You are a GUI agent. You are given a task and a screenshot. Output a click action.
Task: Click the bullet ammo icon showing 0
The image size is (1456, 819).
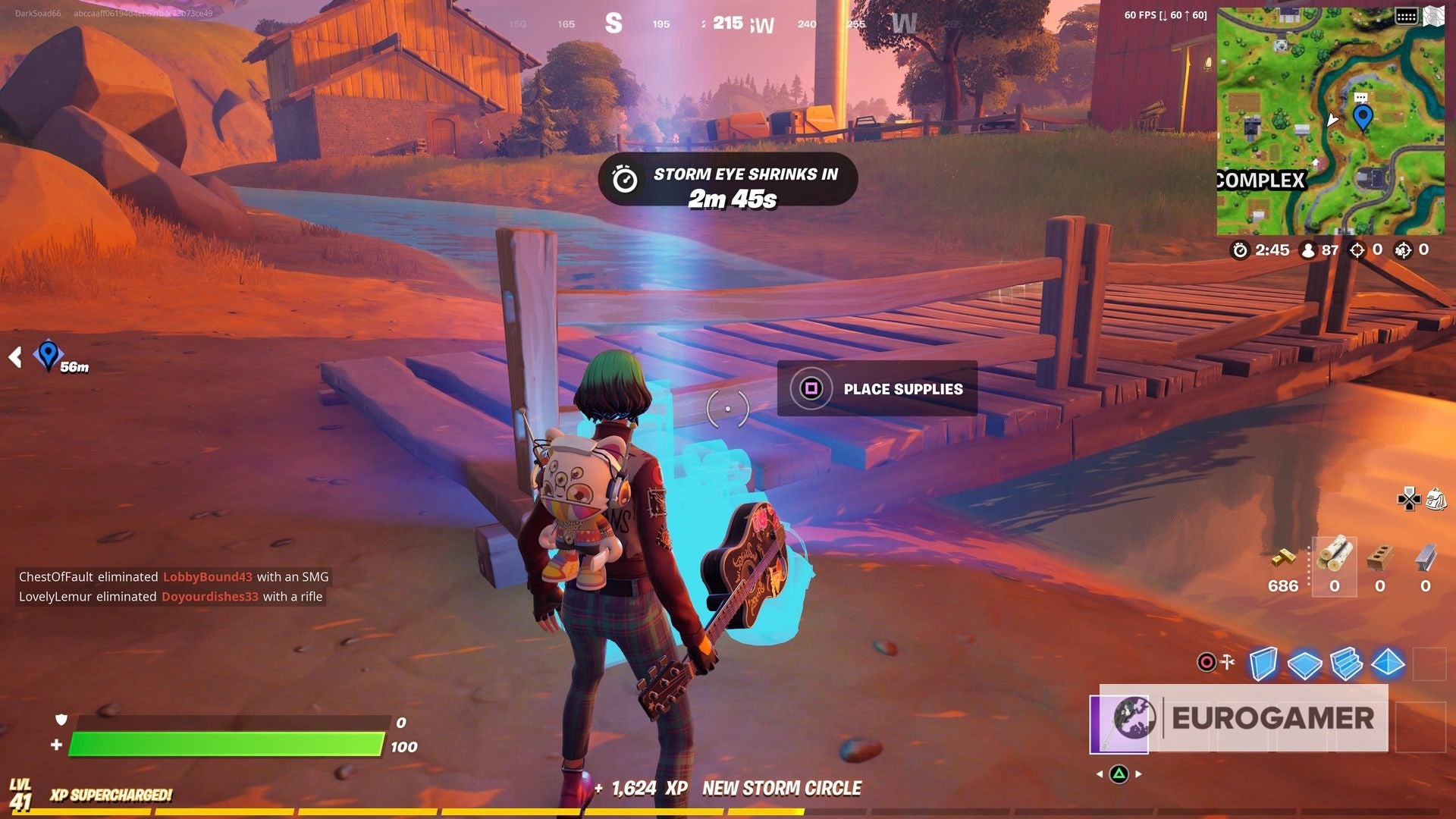(x=1335, y=554)
